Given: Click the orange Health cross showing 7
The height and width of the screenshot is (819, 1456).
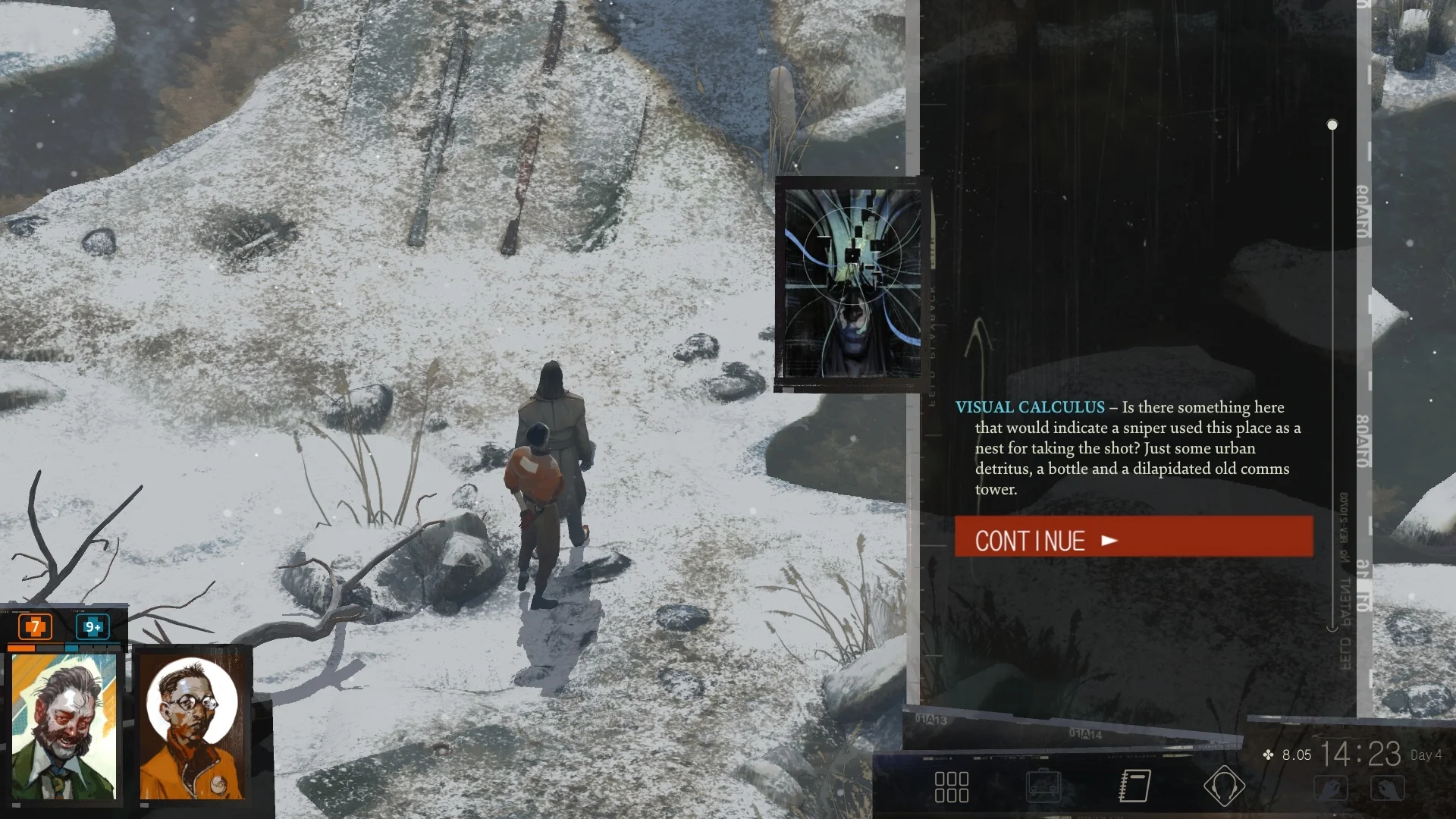Looking at the screenshot, I should [33, 628].
